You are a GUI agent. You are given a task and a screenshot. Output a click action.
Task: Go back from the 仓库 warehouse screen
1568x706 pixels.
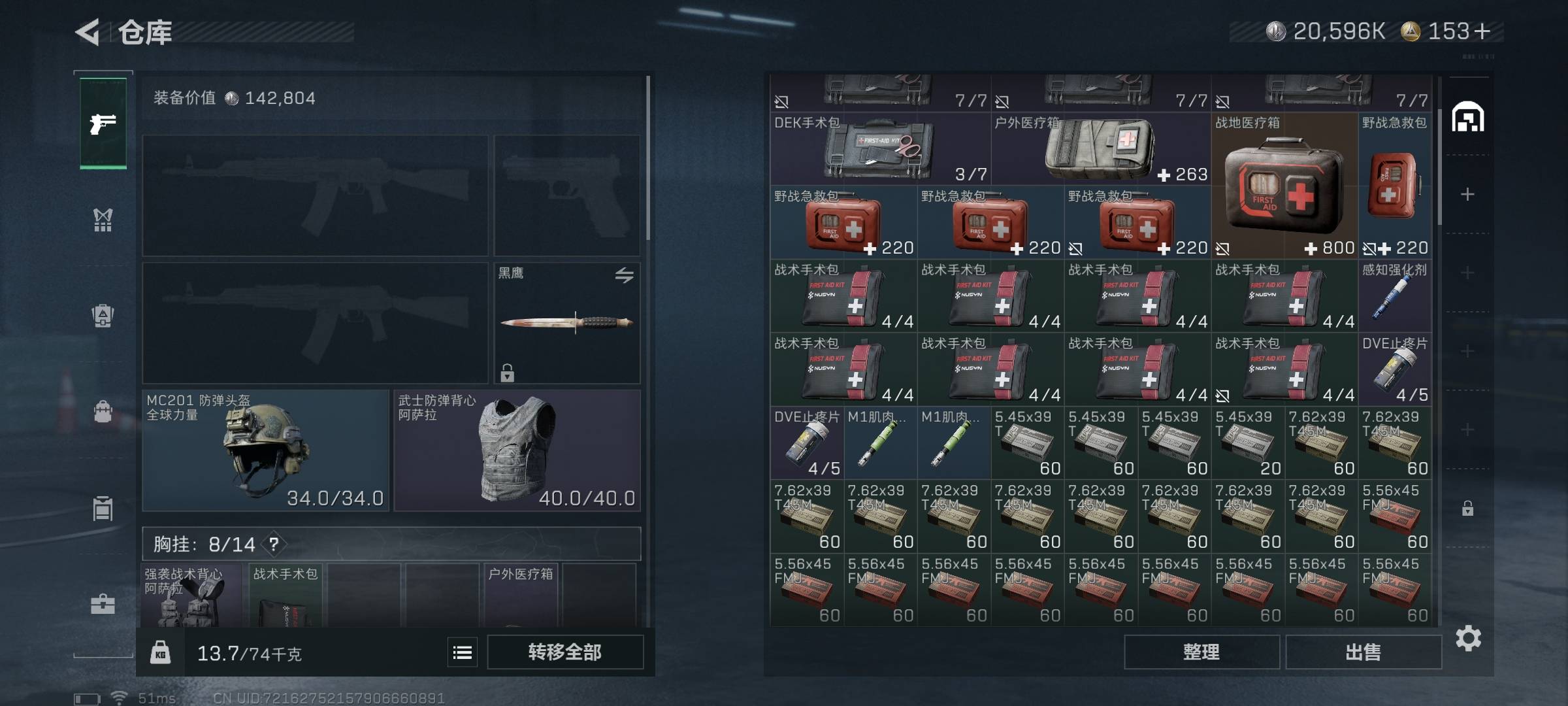pos(88,32)
